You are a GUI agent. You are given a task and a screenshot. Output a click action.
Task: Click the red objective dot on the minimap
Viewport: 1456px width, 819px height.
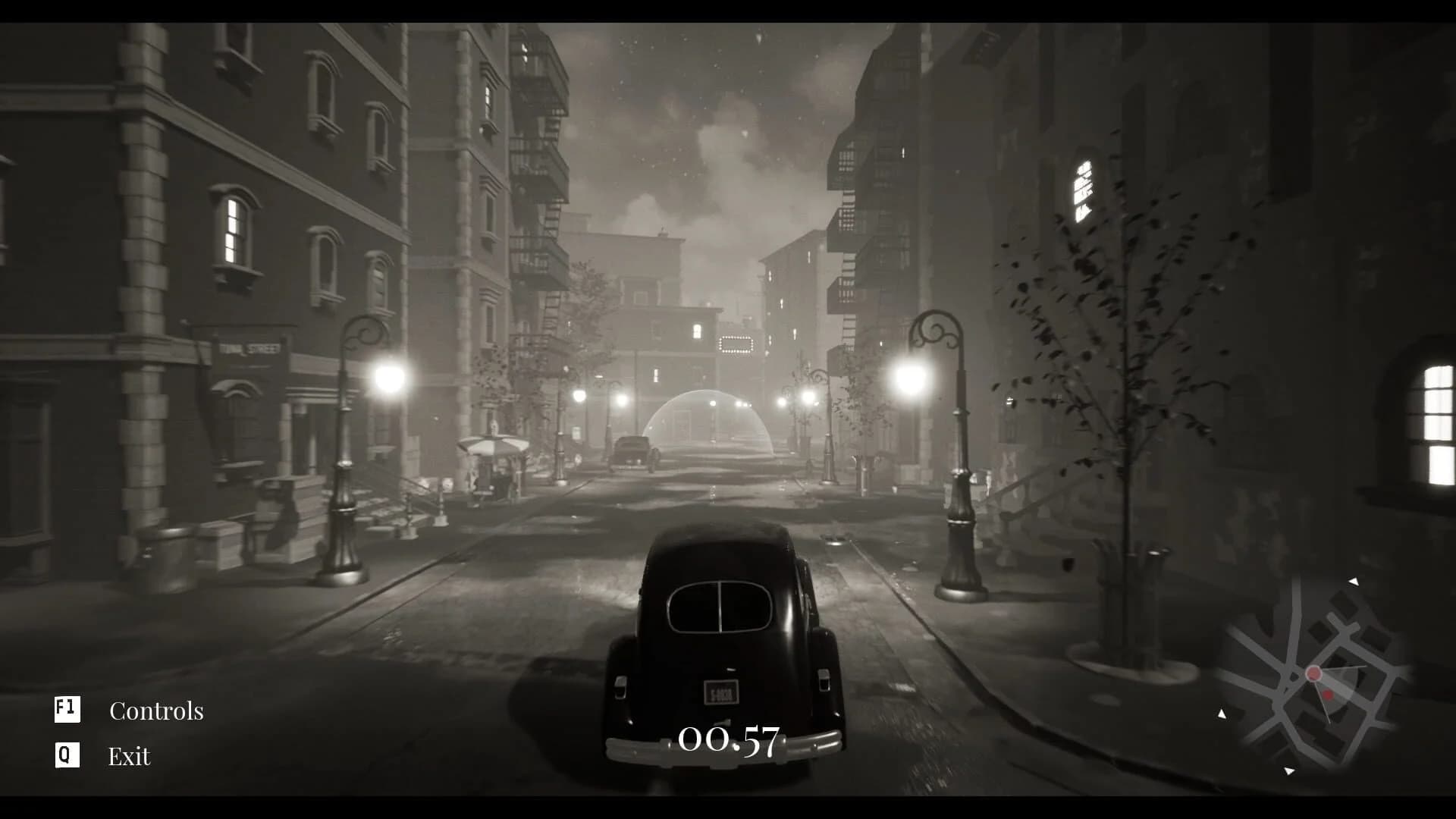[1329, 695]
